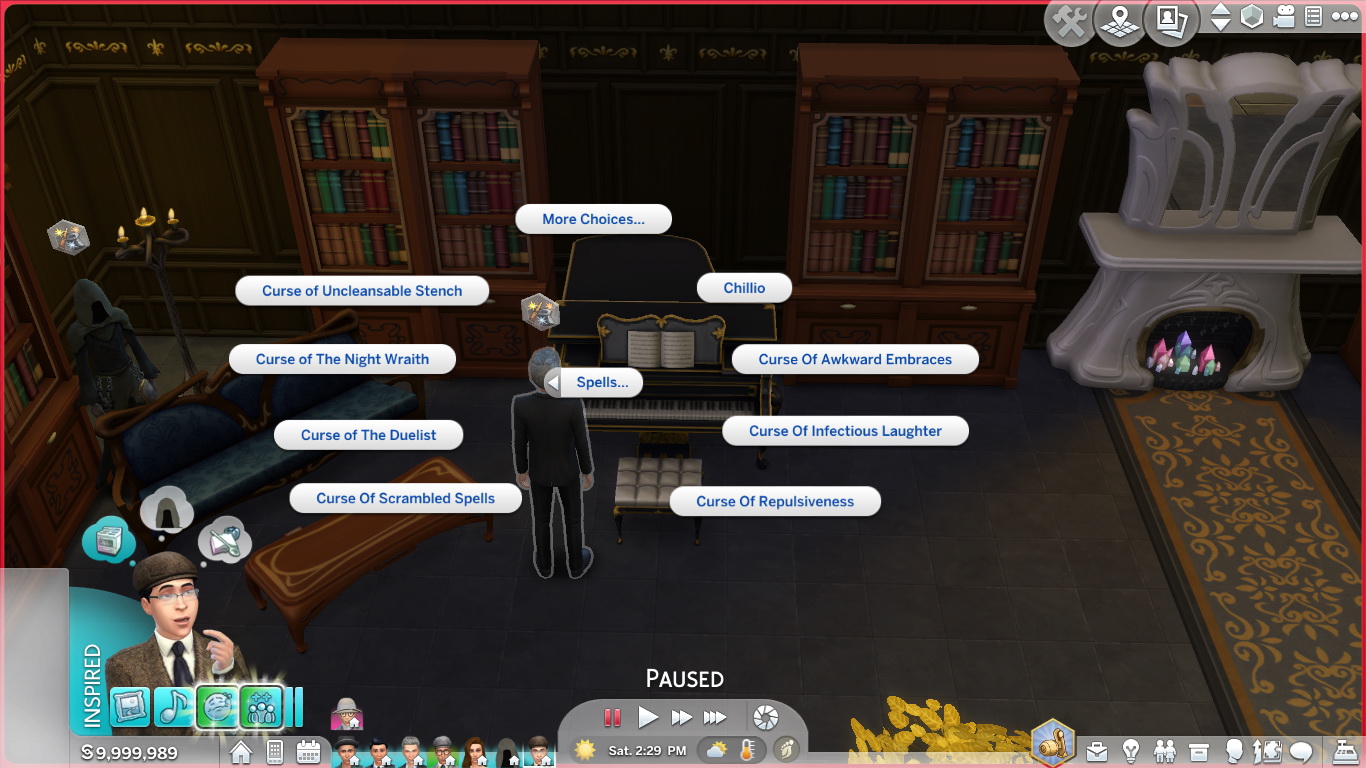Open Manage Households photo icon
1366x768 pixels.
pos(1171,18)
